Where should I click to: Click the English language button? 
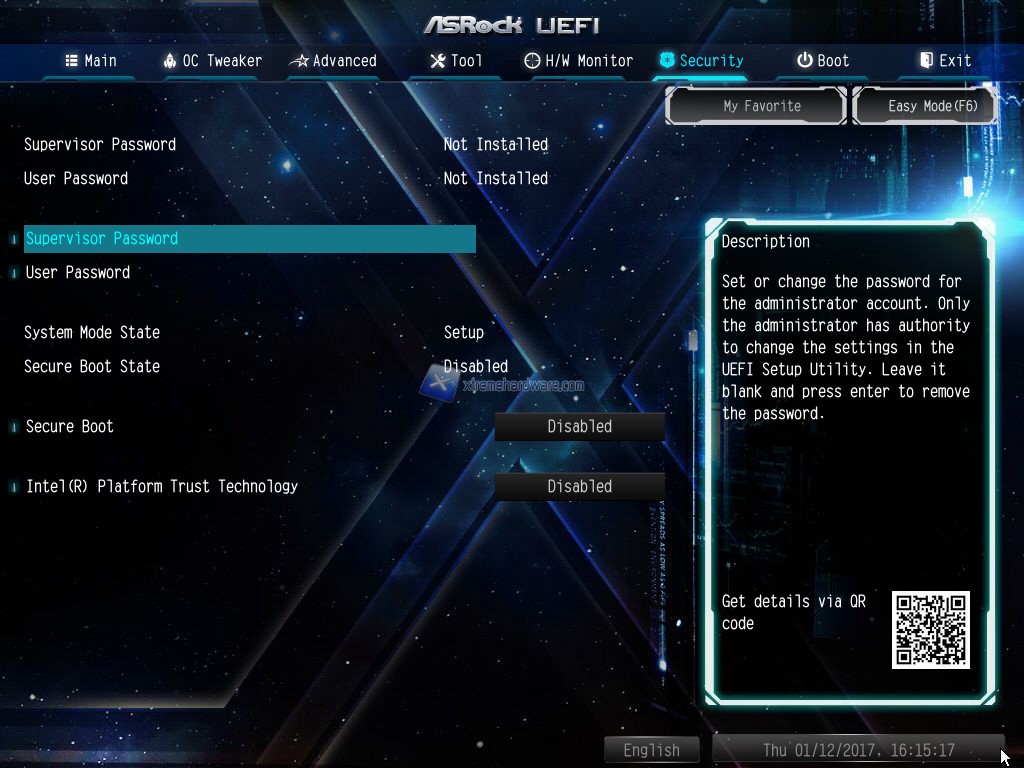(651, 750)
